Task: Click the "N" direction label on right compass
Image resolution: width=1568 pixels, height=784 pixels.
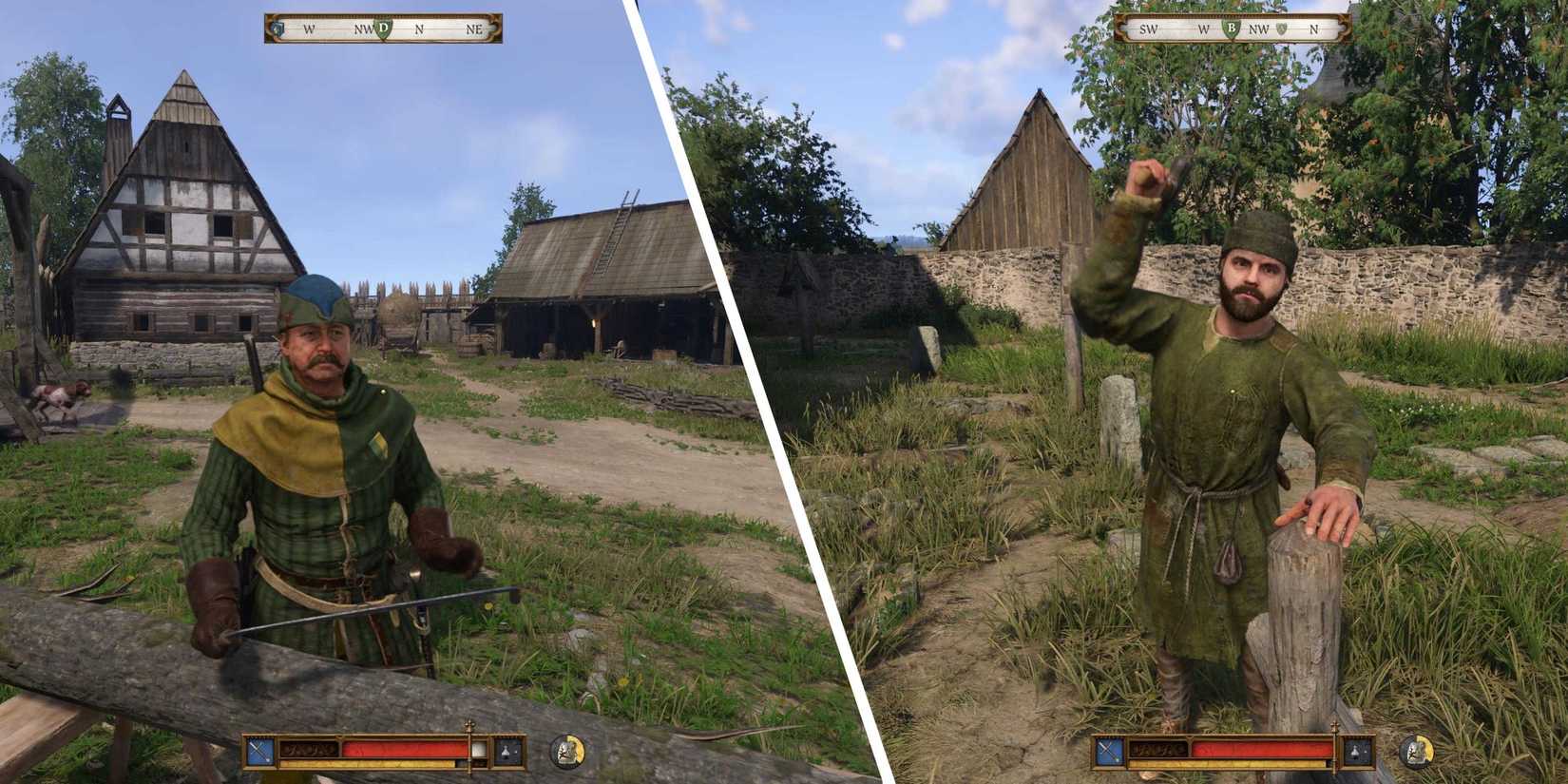Action: pyautogui.click(x=1315, y=29)
